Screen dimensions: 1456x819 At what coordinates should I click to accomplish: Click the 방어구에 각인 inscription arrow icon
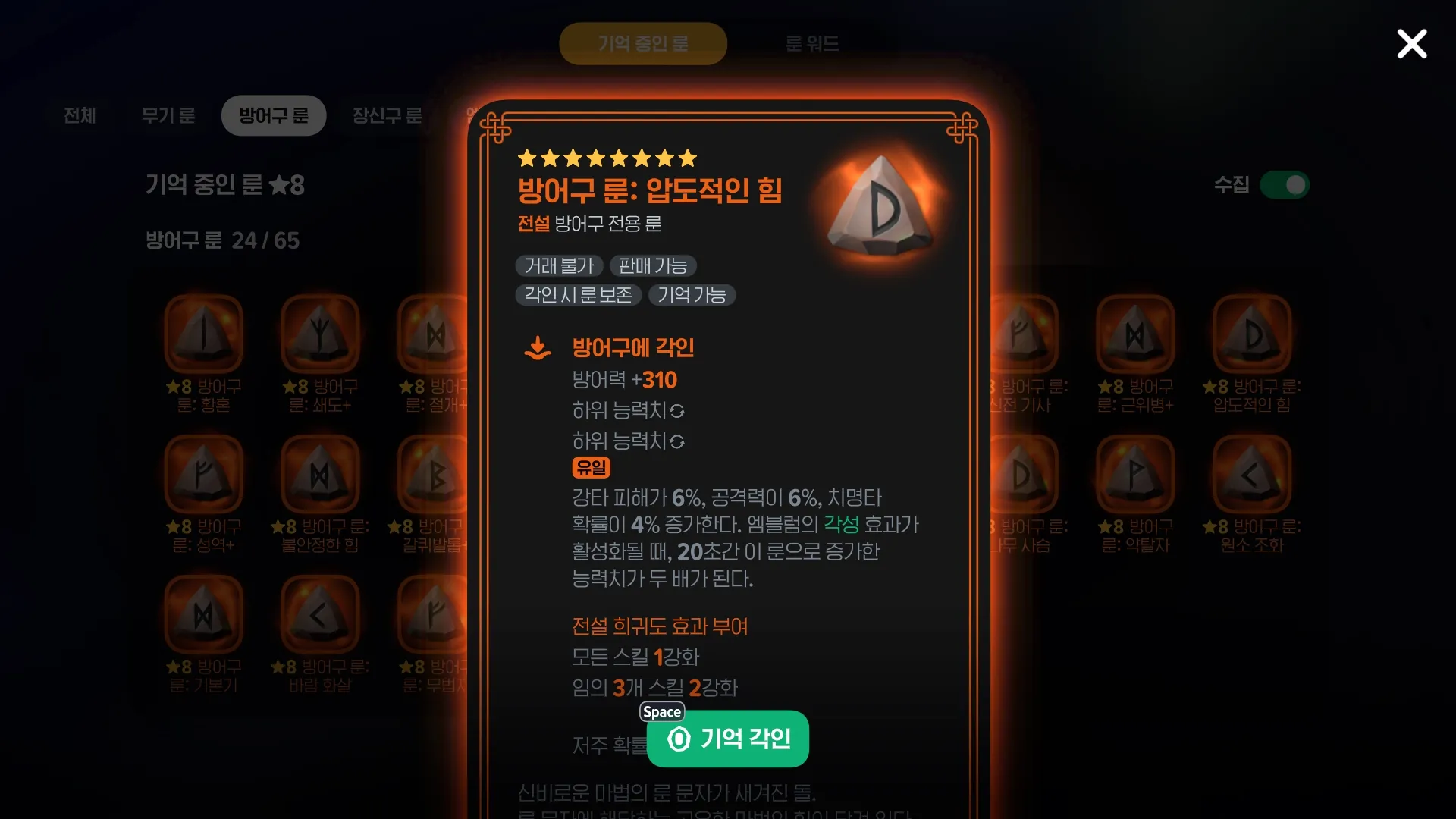538,347
